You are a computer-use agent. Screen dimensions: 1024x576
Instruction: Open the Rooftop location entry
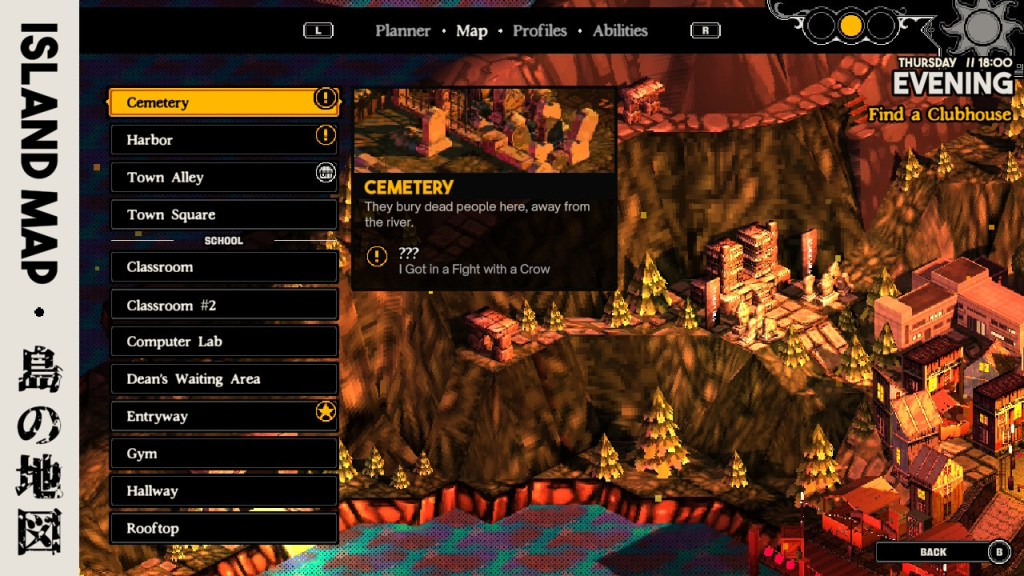click(222, 528)
